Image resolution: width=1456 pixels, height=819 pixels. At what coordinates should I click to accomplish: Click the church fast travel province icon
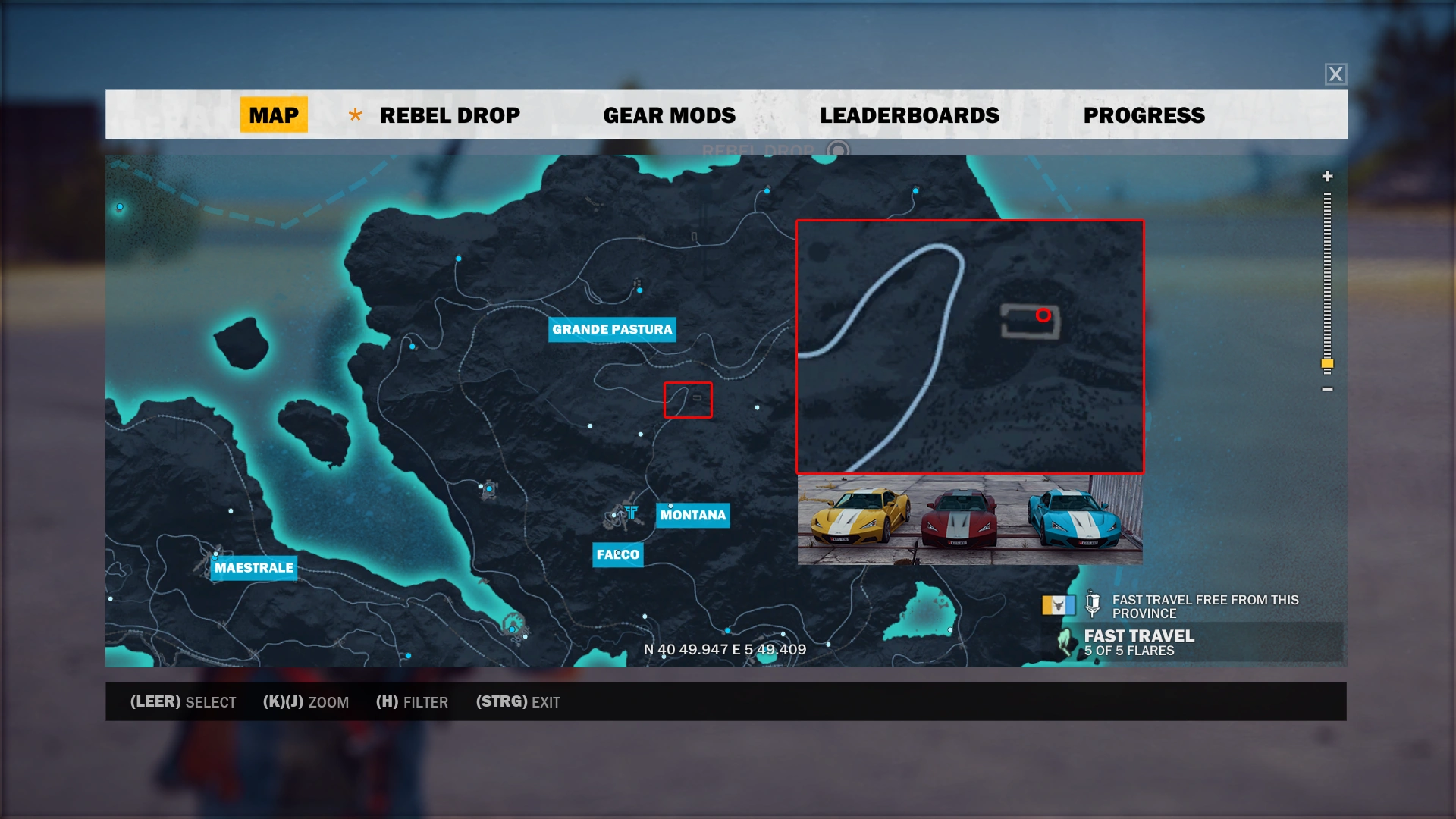click(1093, 604)
